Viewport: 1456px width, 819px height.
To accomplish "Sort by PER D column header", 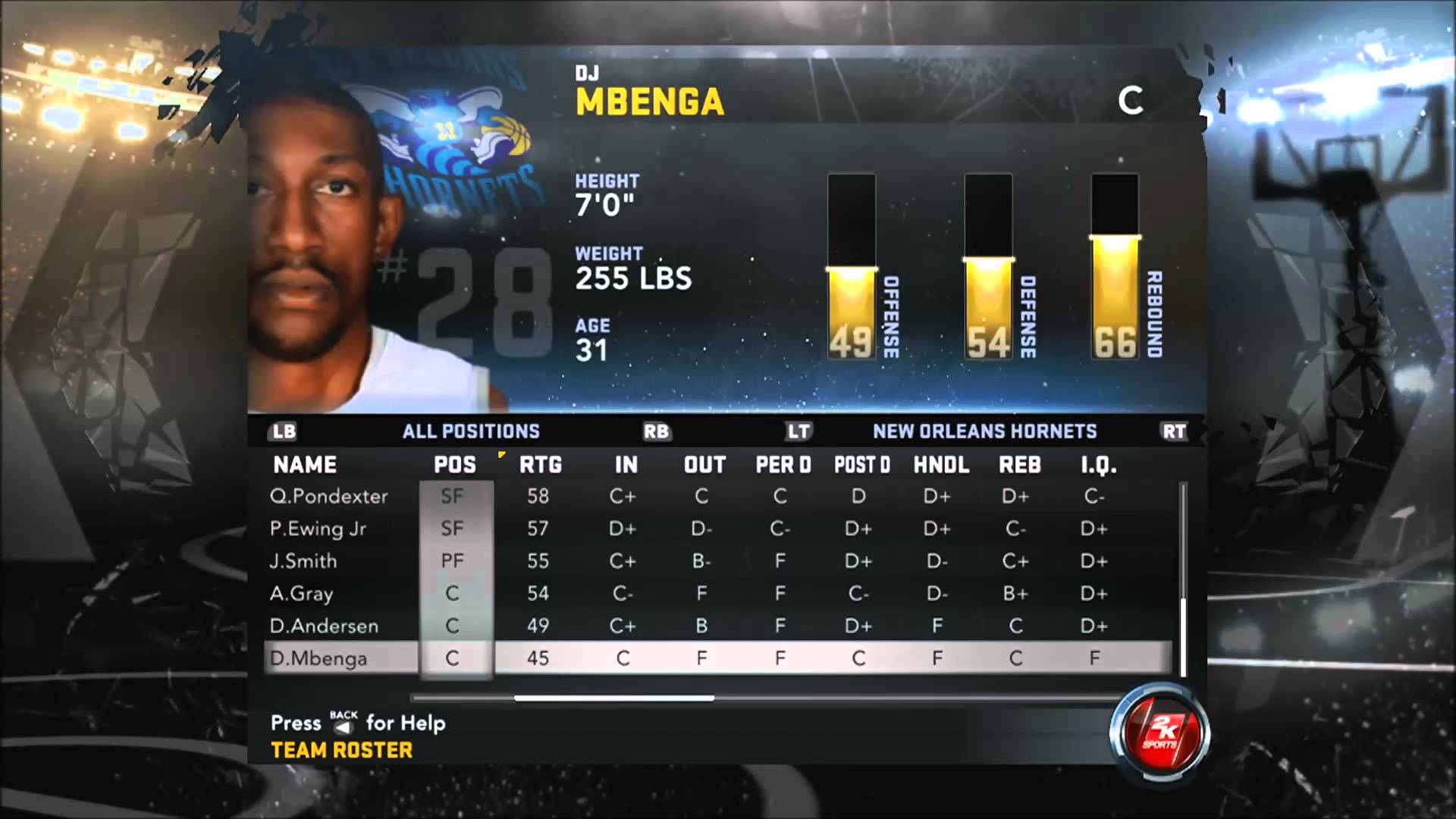I will click(x=783, y=465).
